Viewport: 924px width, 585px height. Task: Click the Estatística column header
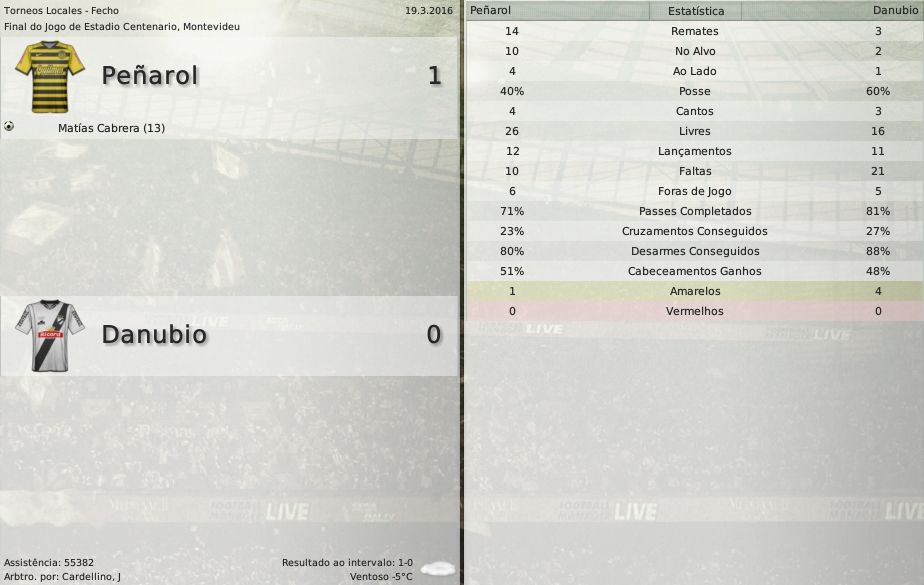point(695,11)
